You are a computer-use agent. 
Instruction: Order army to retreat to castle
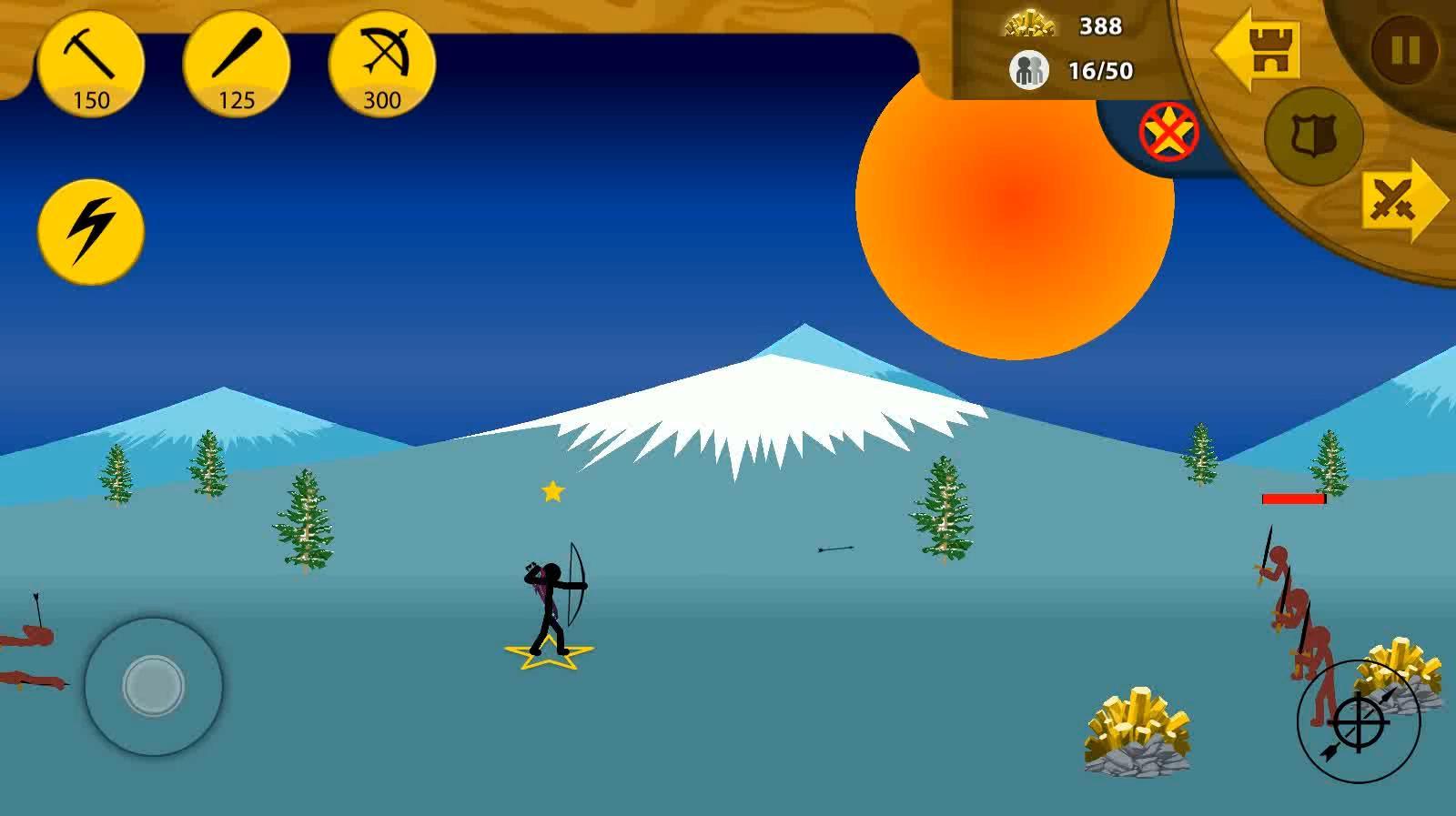(1261, 49)
